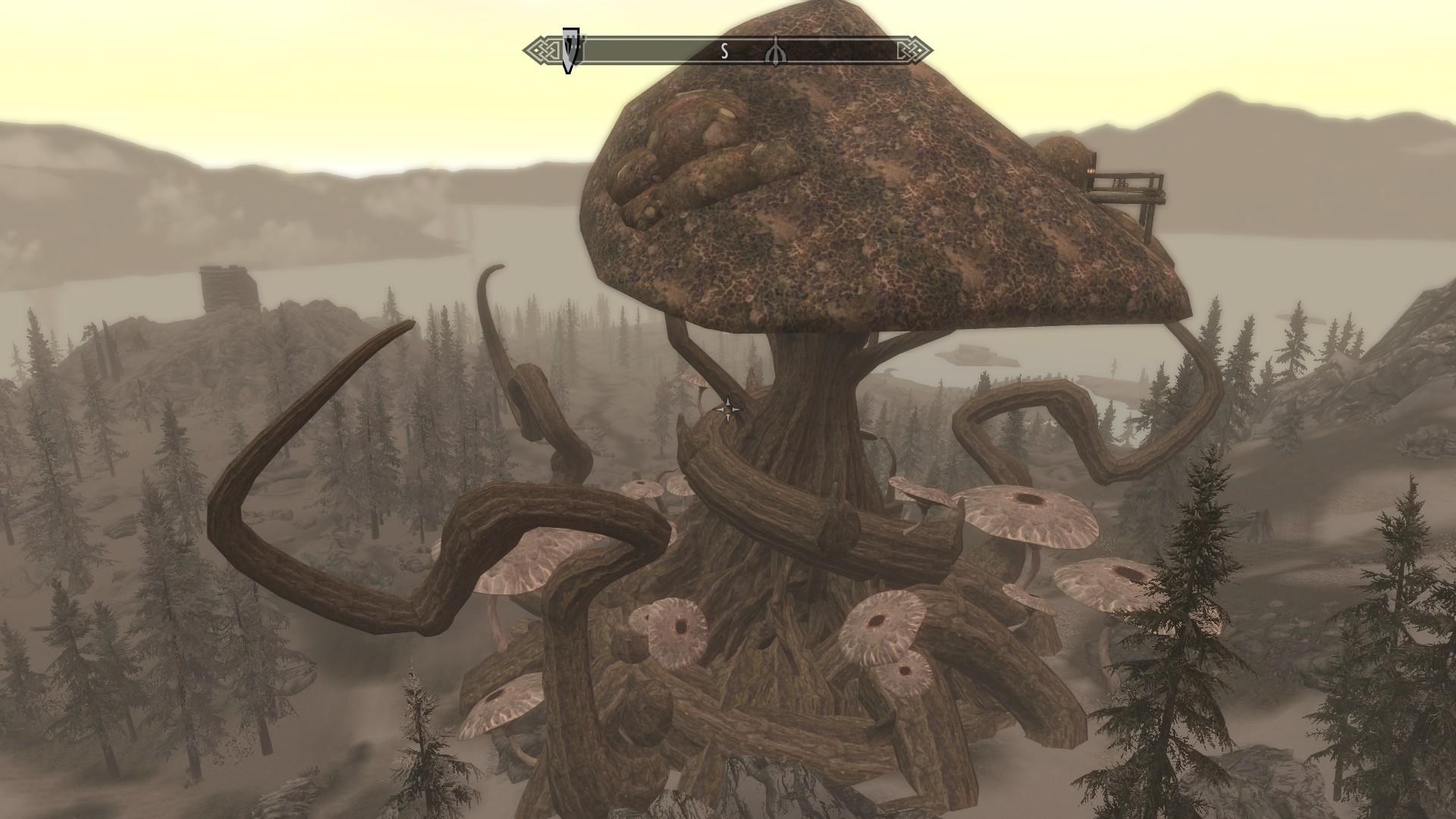Click the South heading letter on the compass

724,52
